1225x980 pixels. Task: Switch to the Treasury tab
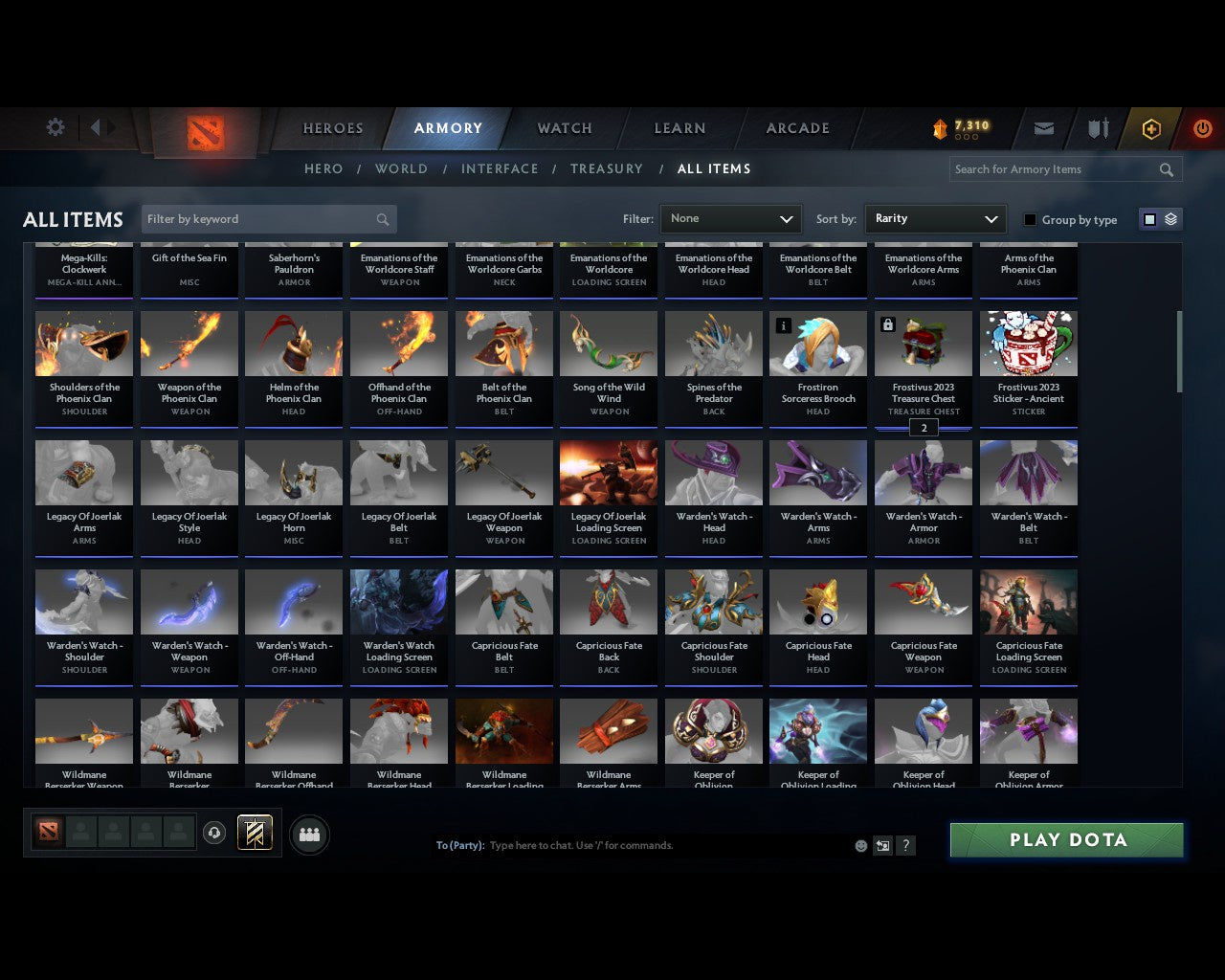[x=606, y=168]
